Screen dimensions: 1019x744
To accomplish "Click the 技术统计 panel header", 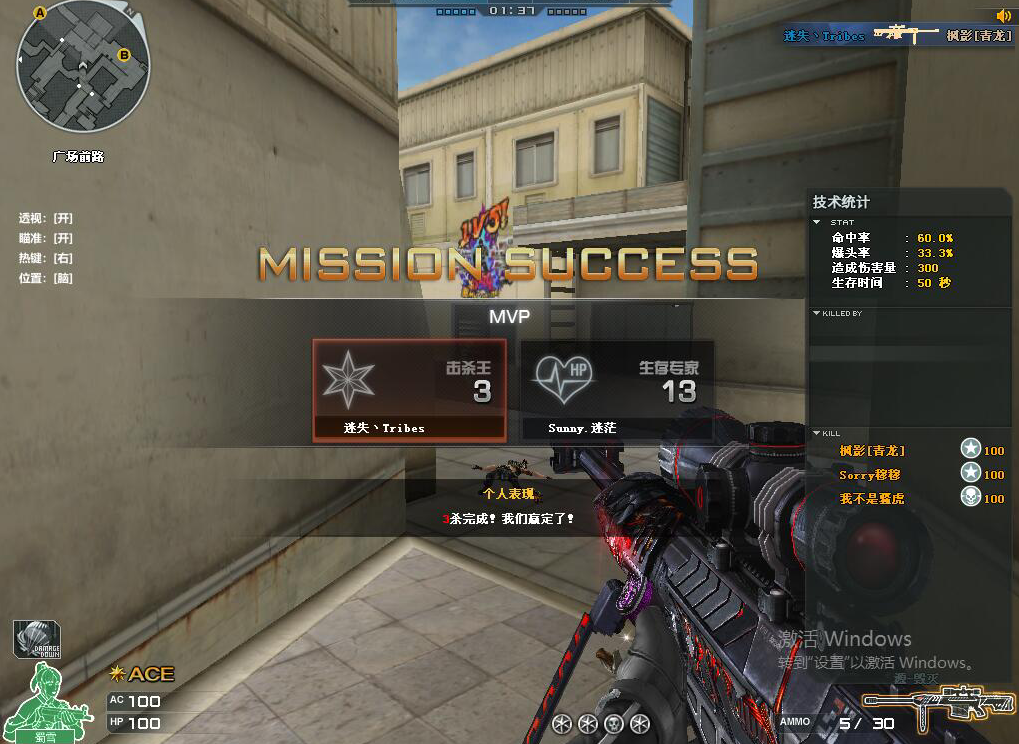I will 841,202.
